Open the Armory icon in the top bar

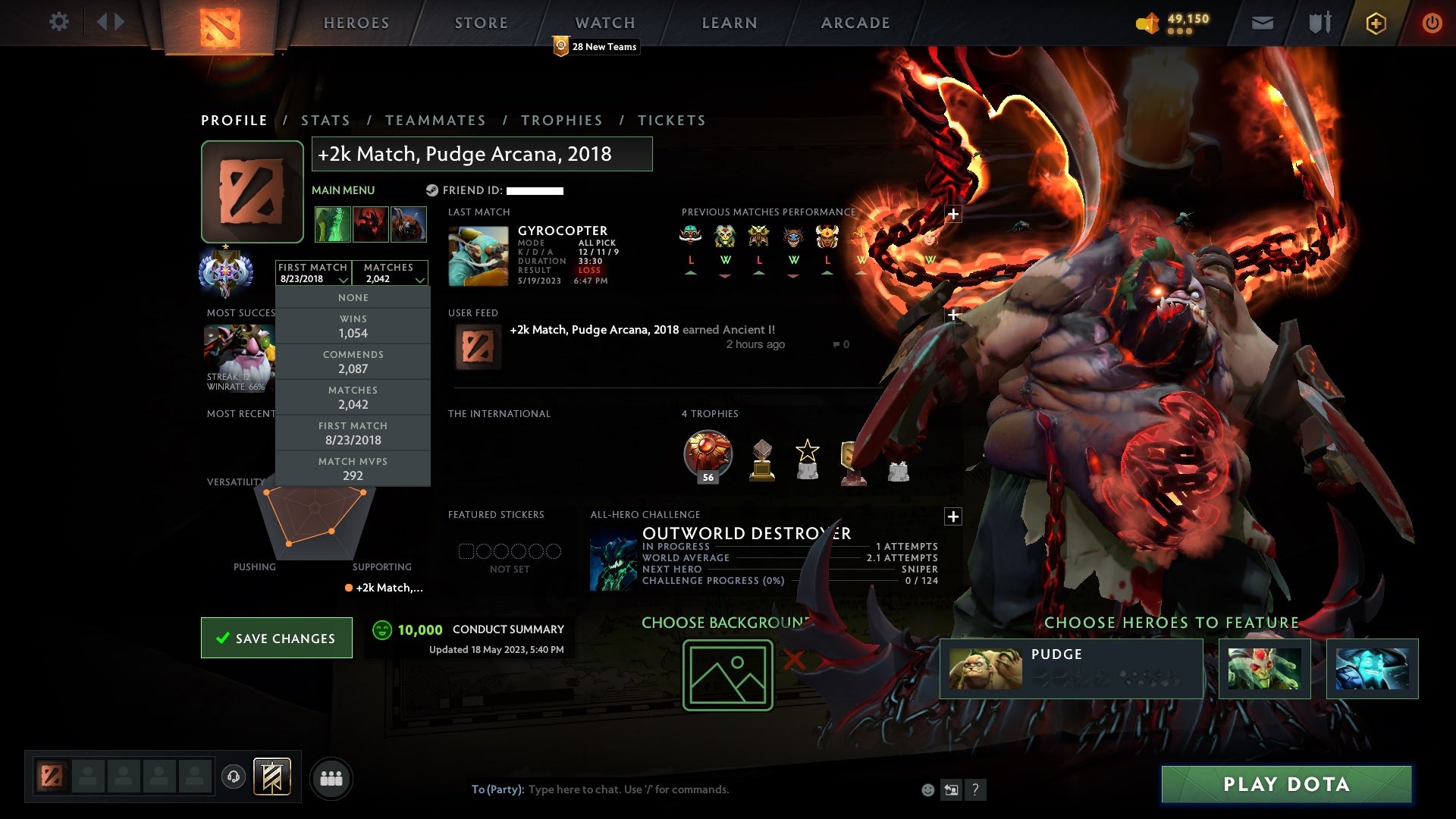pyautogui.click(x=1319, y=22)
